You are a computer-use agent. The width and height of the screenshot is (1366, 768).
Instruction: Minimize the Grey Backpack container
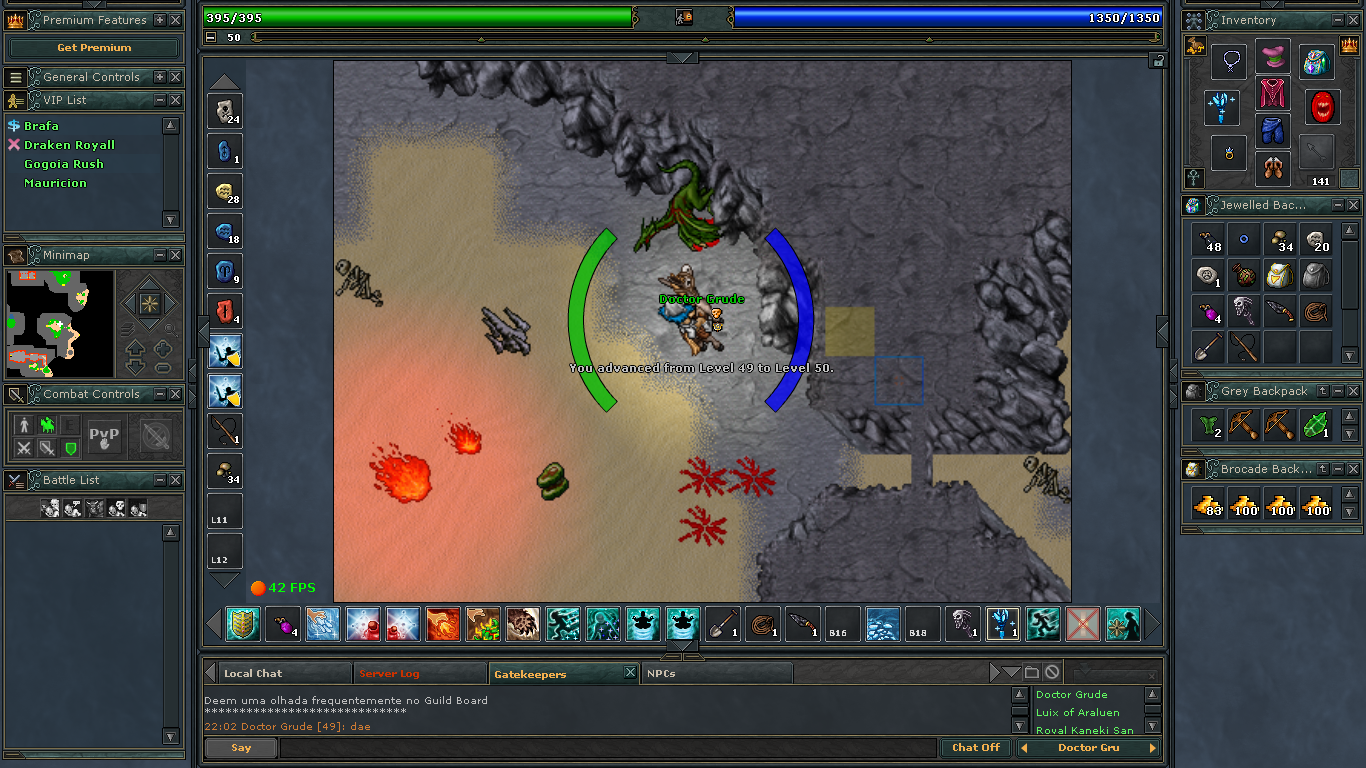click(1338, 391)
